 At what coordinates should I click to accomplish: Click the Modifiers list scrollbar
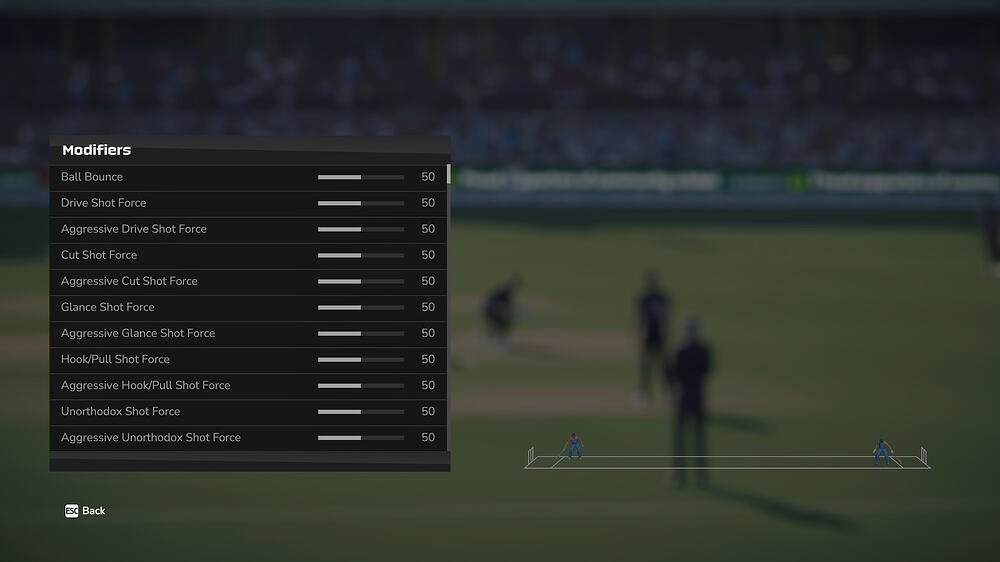tap(448, 176)
